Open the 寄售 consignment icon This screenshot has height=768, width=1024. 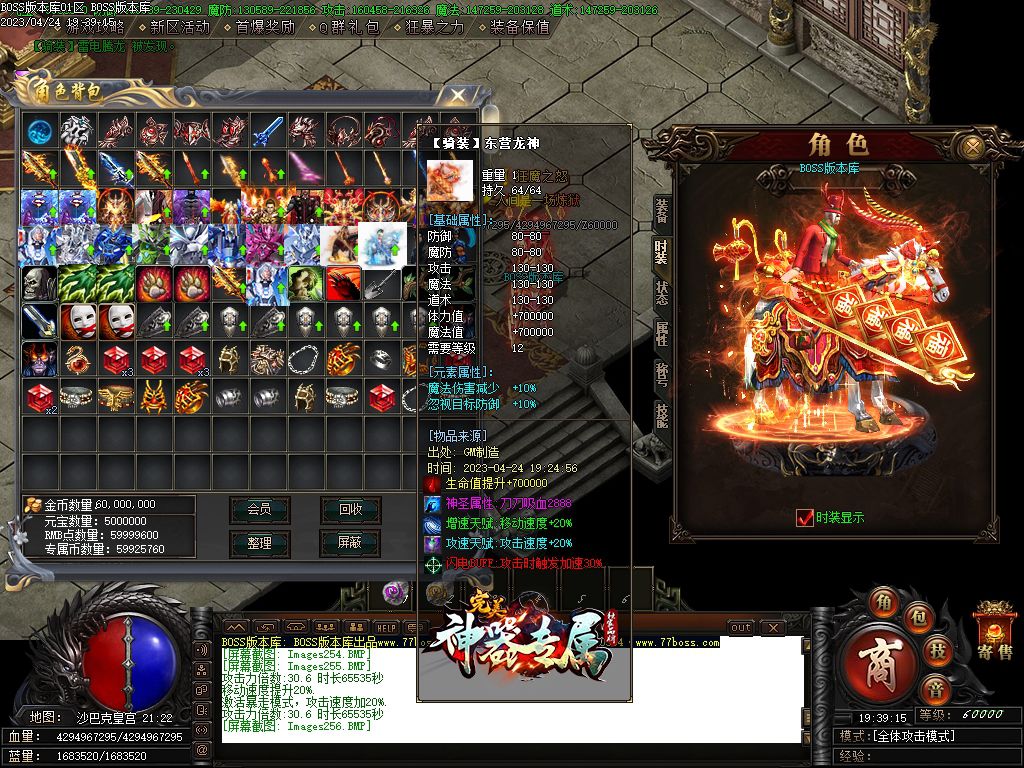tap(995, 632)
